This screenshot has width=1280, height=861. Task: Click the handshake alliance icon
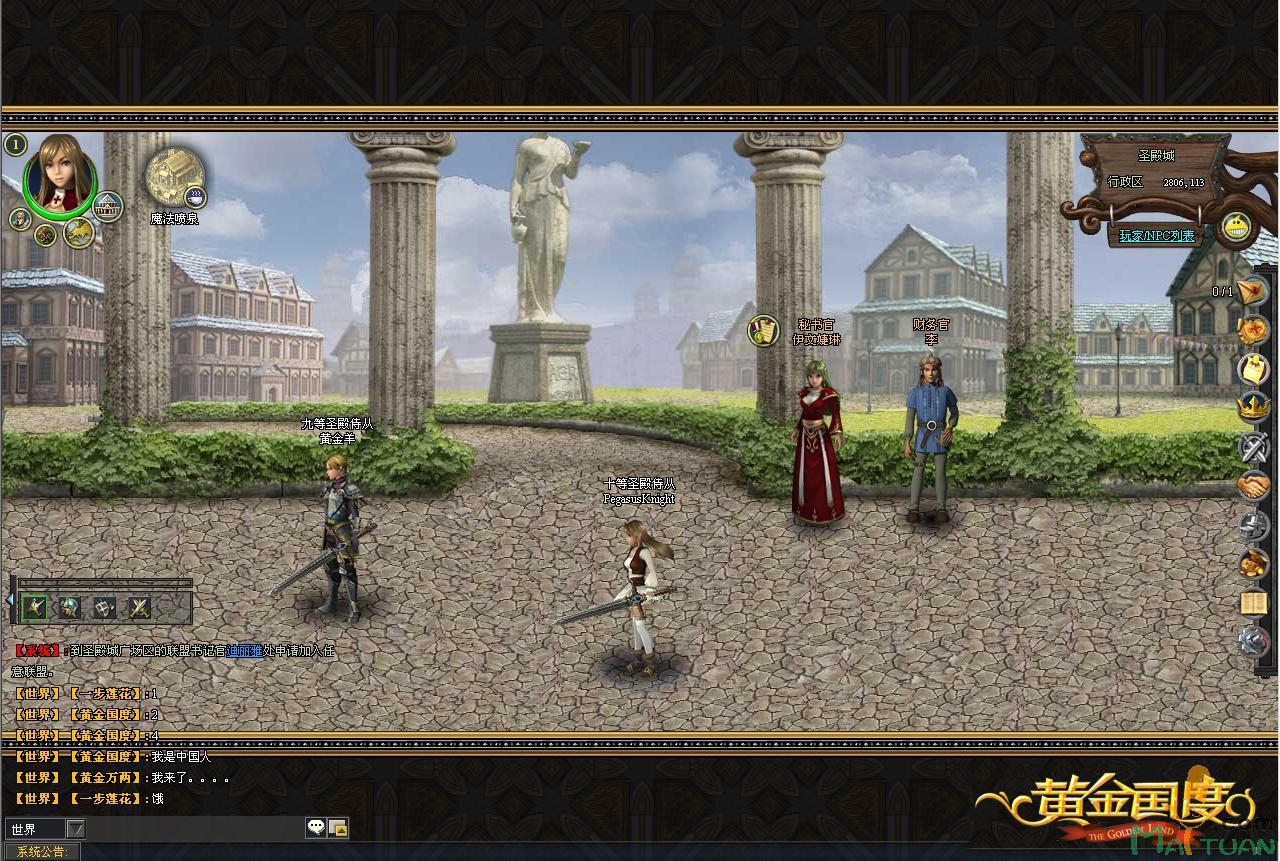[x=1253, y=486]
